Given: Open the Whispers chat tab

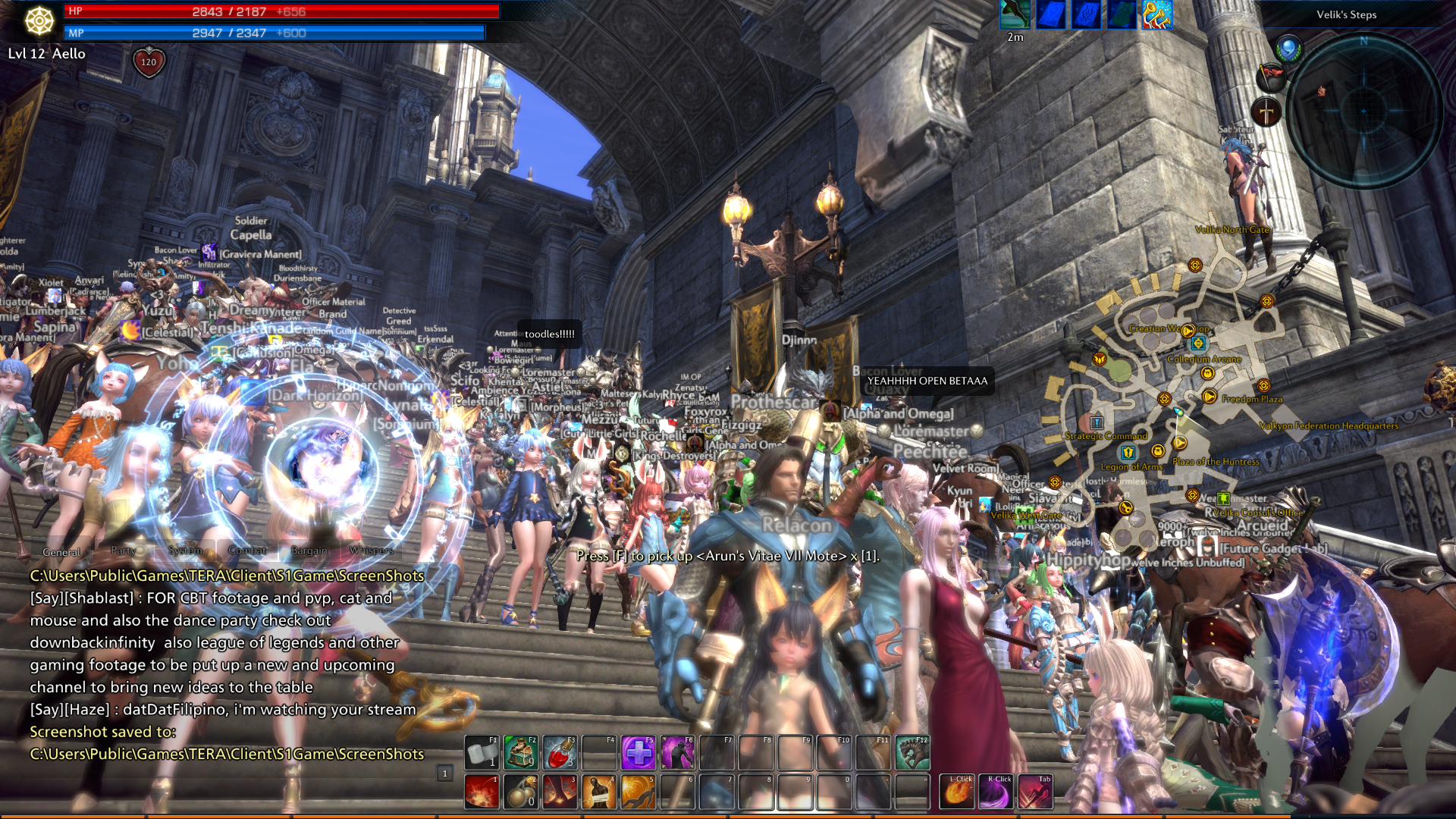Looking at the screenshot, I should pyautogui.click(x=372, y=551).
